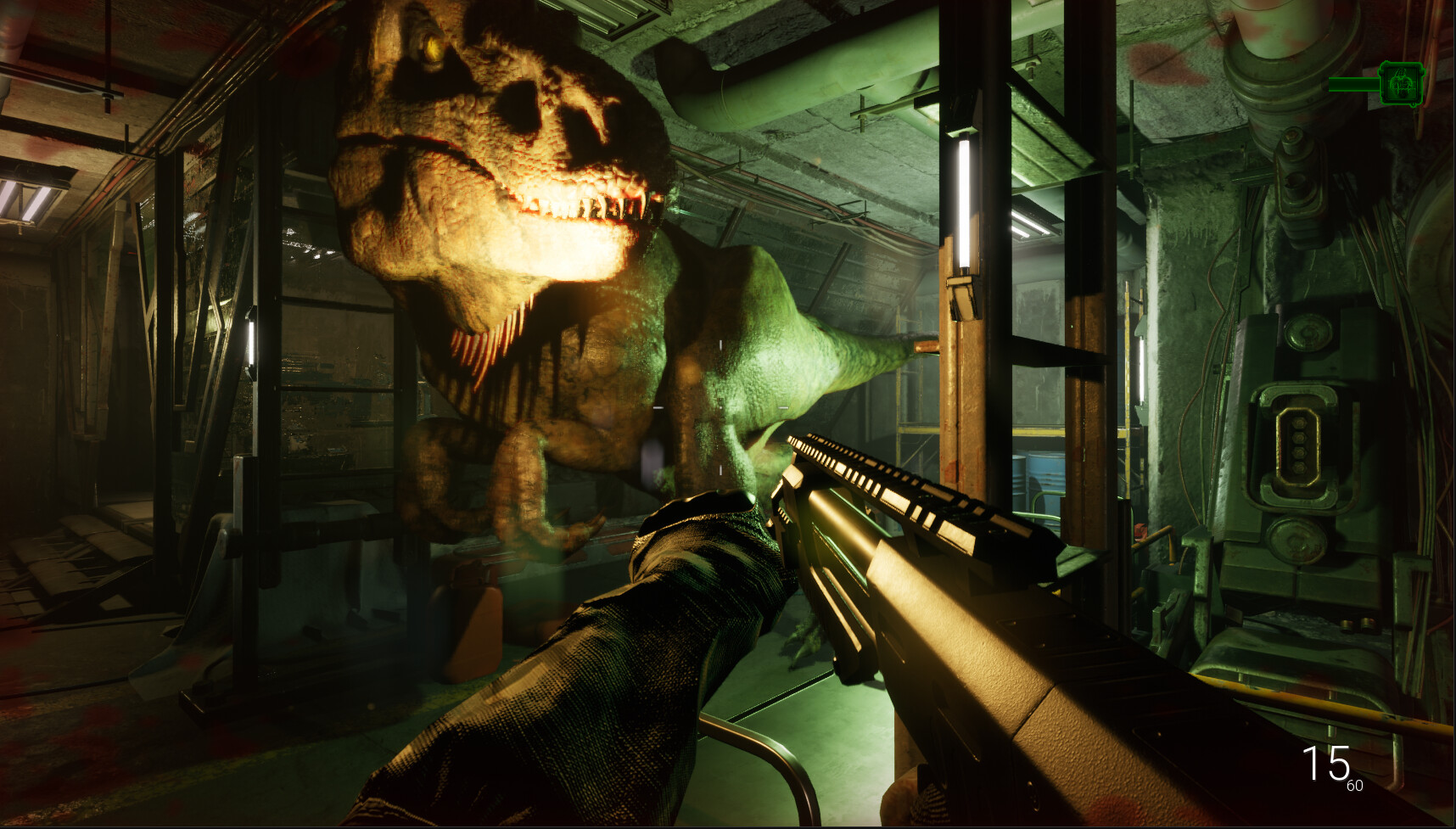Click the green-lit connector plate on right machine
1456x829 pixels.
(x=1296, y=445)
